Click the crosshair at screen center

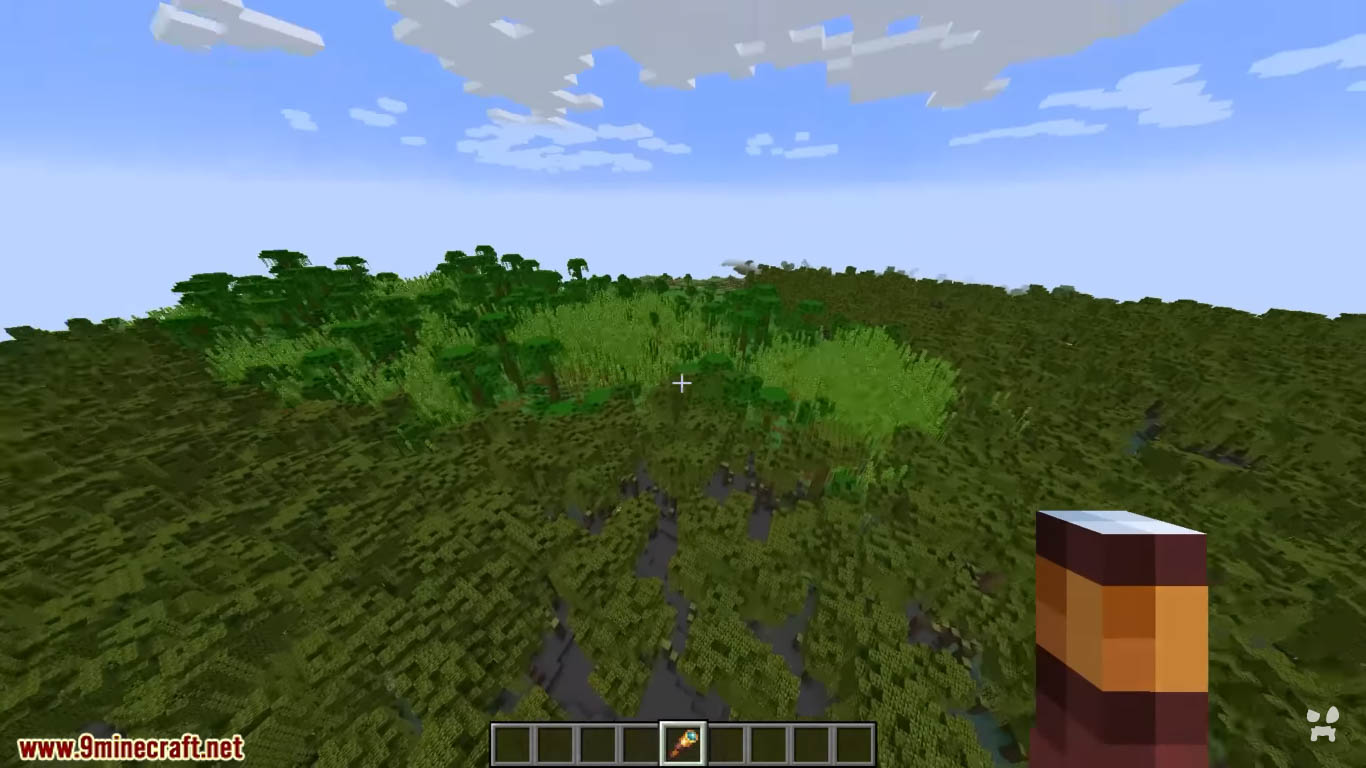tap(682, 383)
